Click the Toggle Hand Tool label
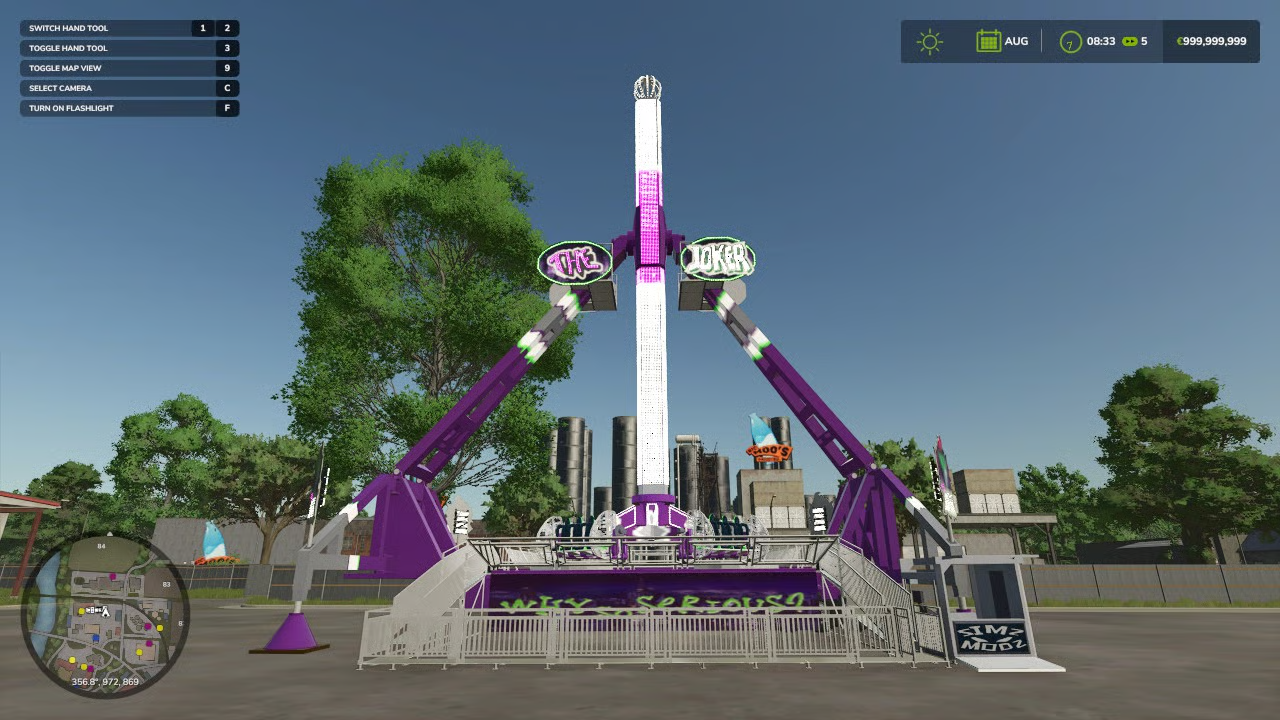The height and width of the screenshot is (720, 1280). 68,47
